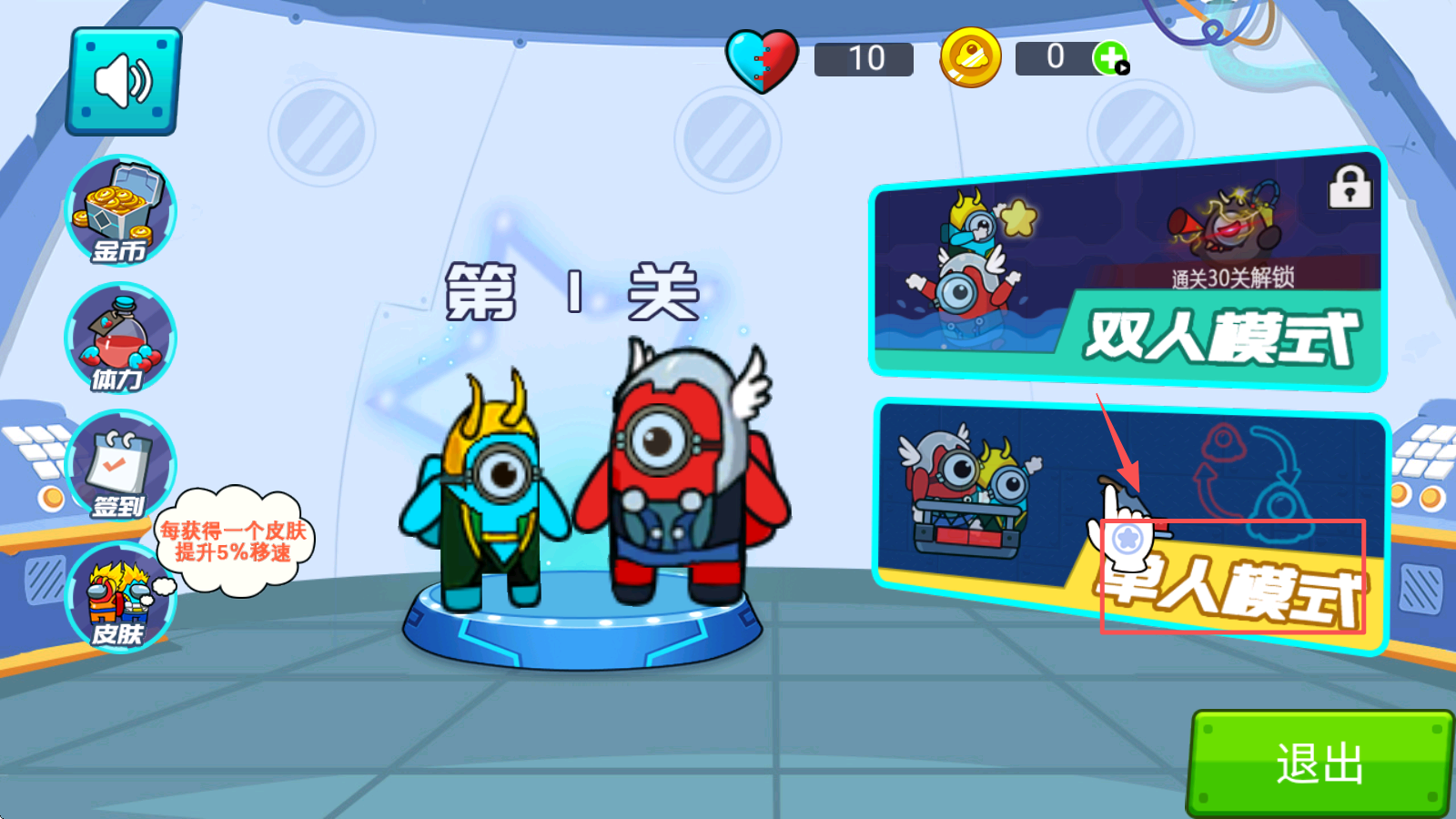Add coins with the green plus button
Image resolution: width=1456 pixels, height=819 pixels.
coord(1110,59)
